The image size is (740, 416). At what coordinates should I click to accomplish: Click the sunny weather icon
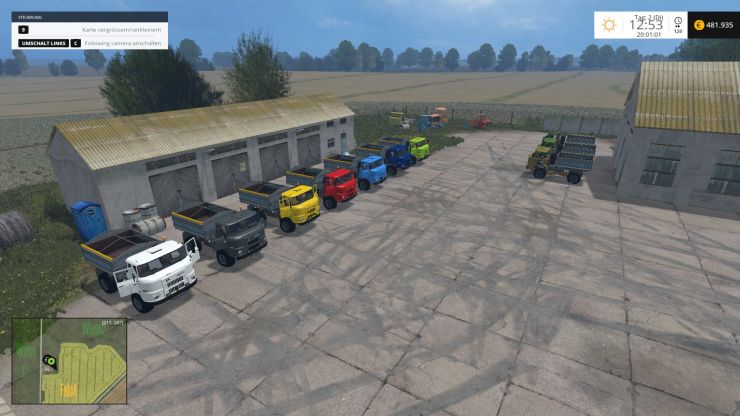pyautogui.click(x=608, y=25)
